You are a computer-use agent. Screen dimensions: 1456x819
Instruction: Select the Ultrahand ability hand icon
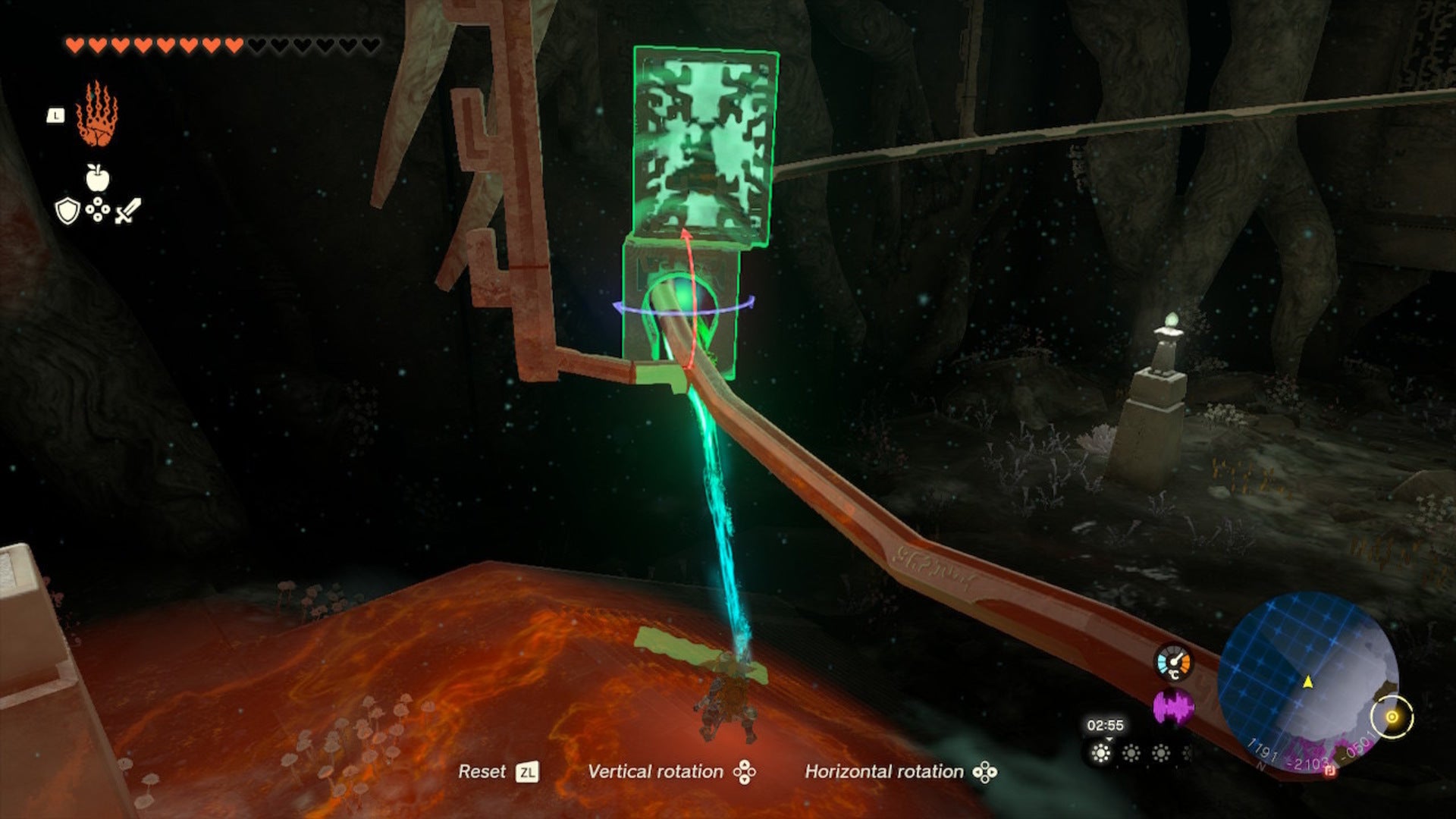tap(96, 115)
